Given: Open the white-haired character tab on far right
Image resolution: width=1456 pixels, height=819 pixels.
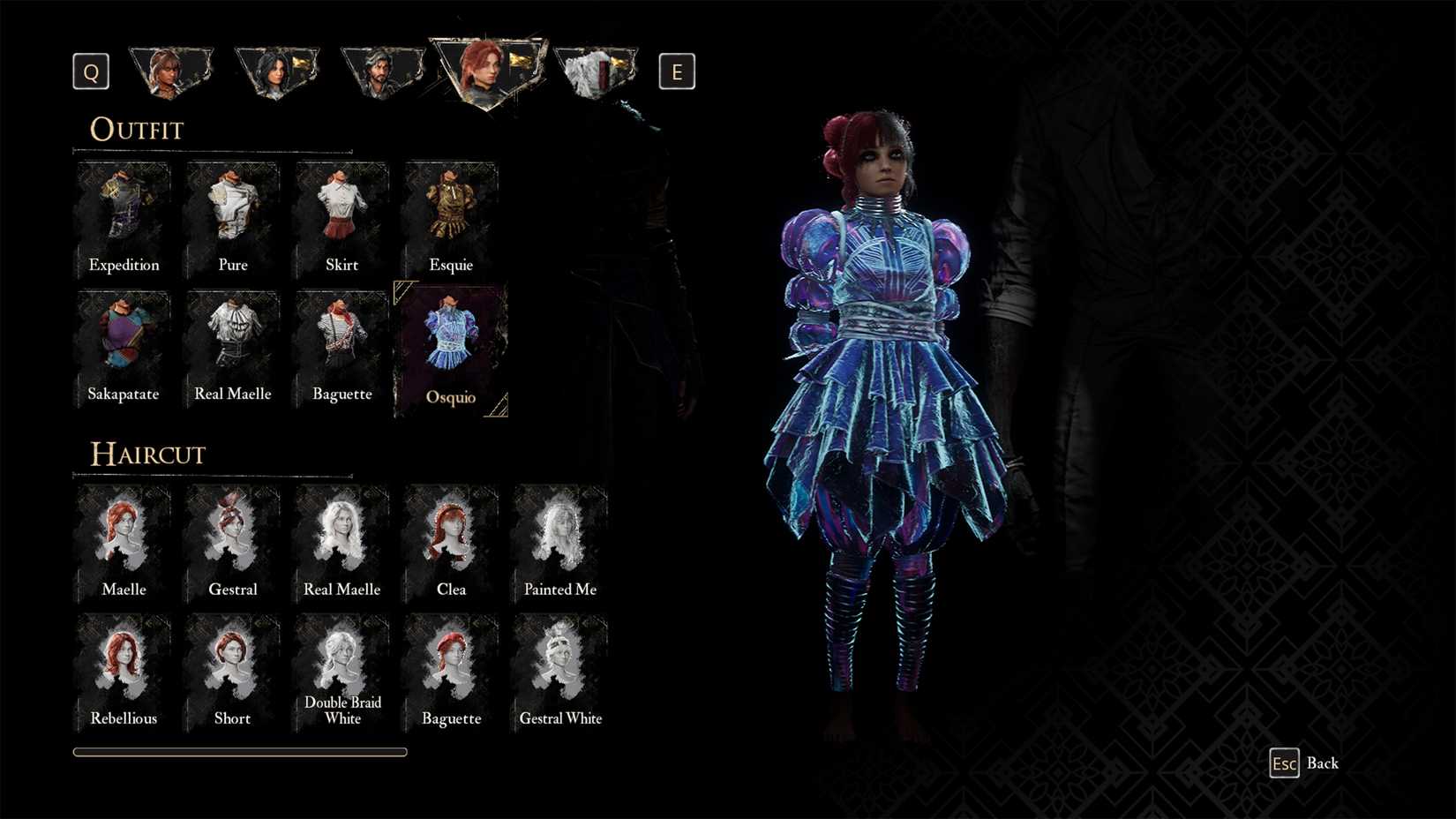Looking at the screenshot, I should [596, 71].
